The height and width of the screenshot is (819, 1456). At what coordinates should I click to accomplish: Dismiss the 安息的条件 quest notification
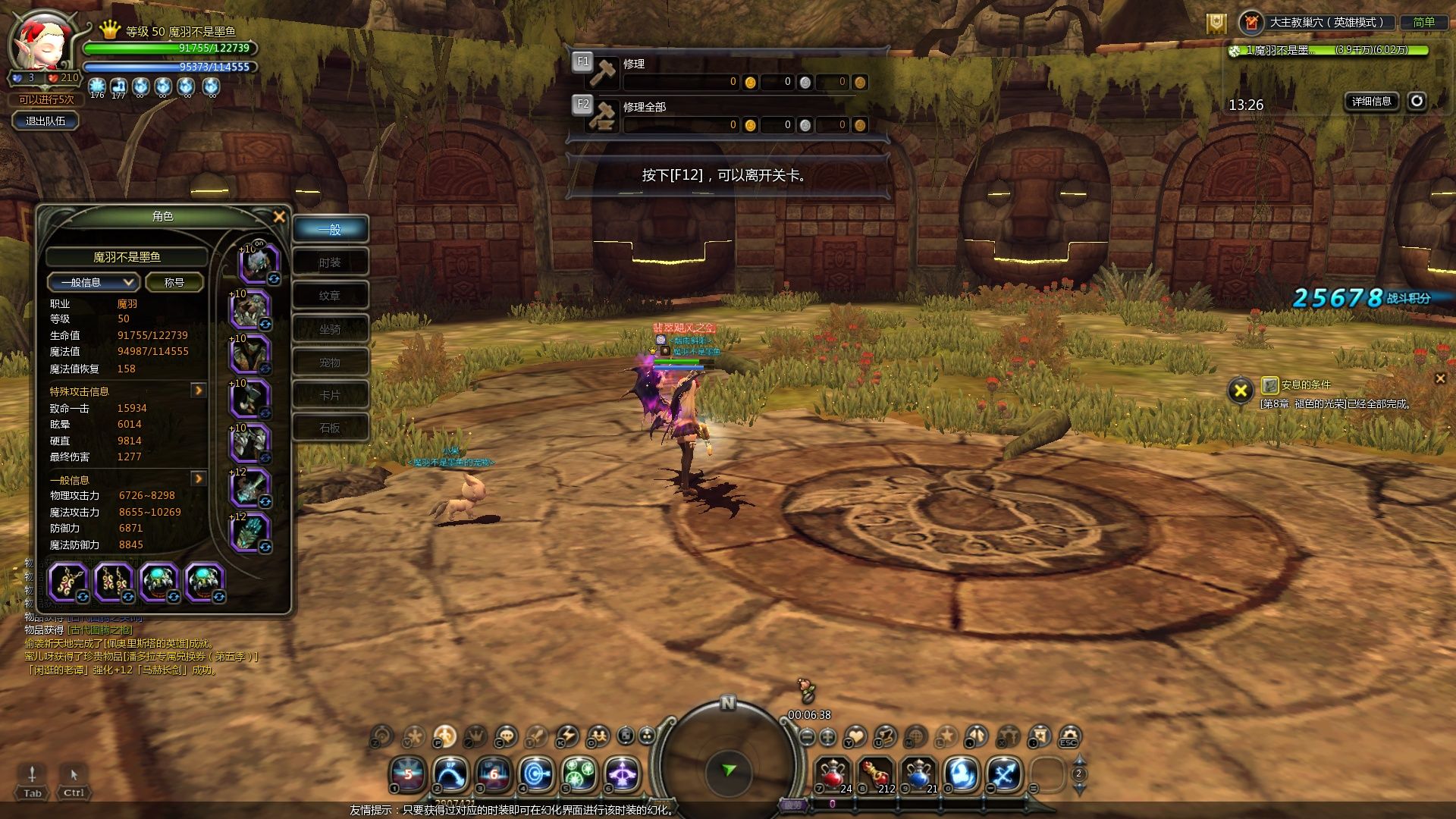pyautogui.click(x=1440, y=378)
